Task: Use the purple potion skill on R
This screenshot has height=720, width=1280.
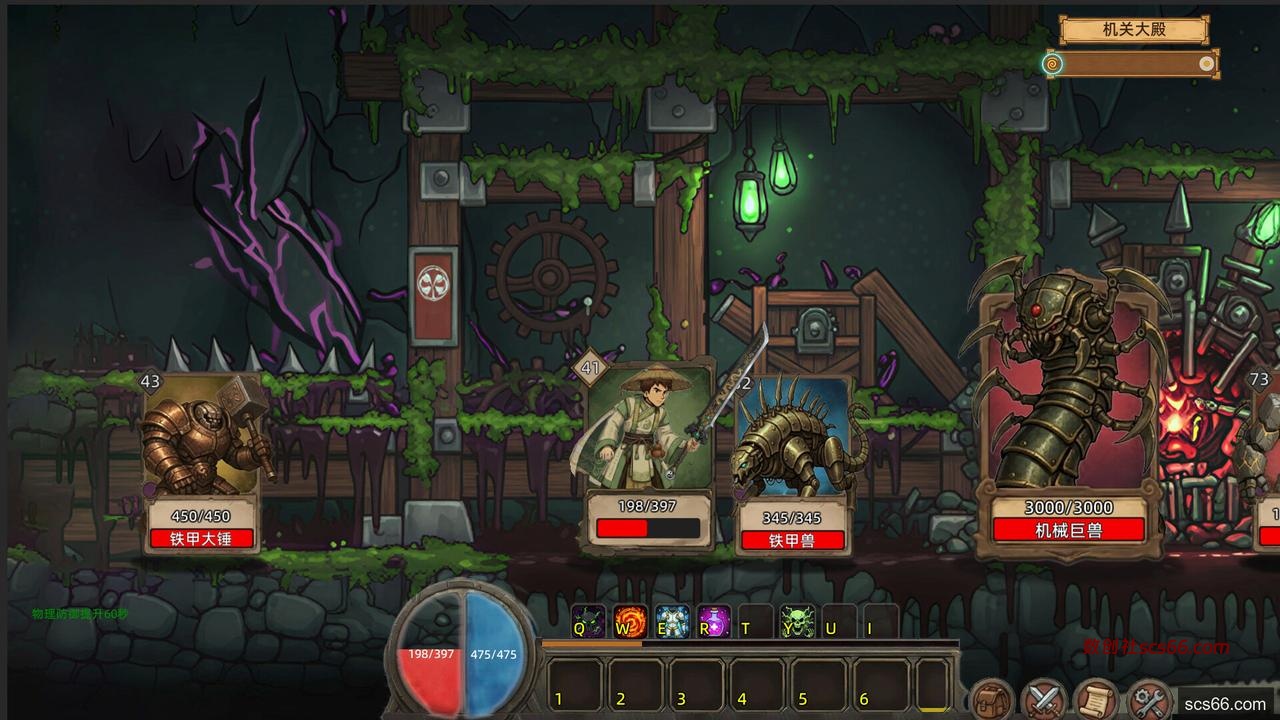Action: [x=713, y=622]
